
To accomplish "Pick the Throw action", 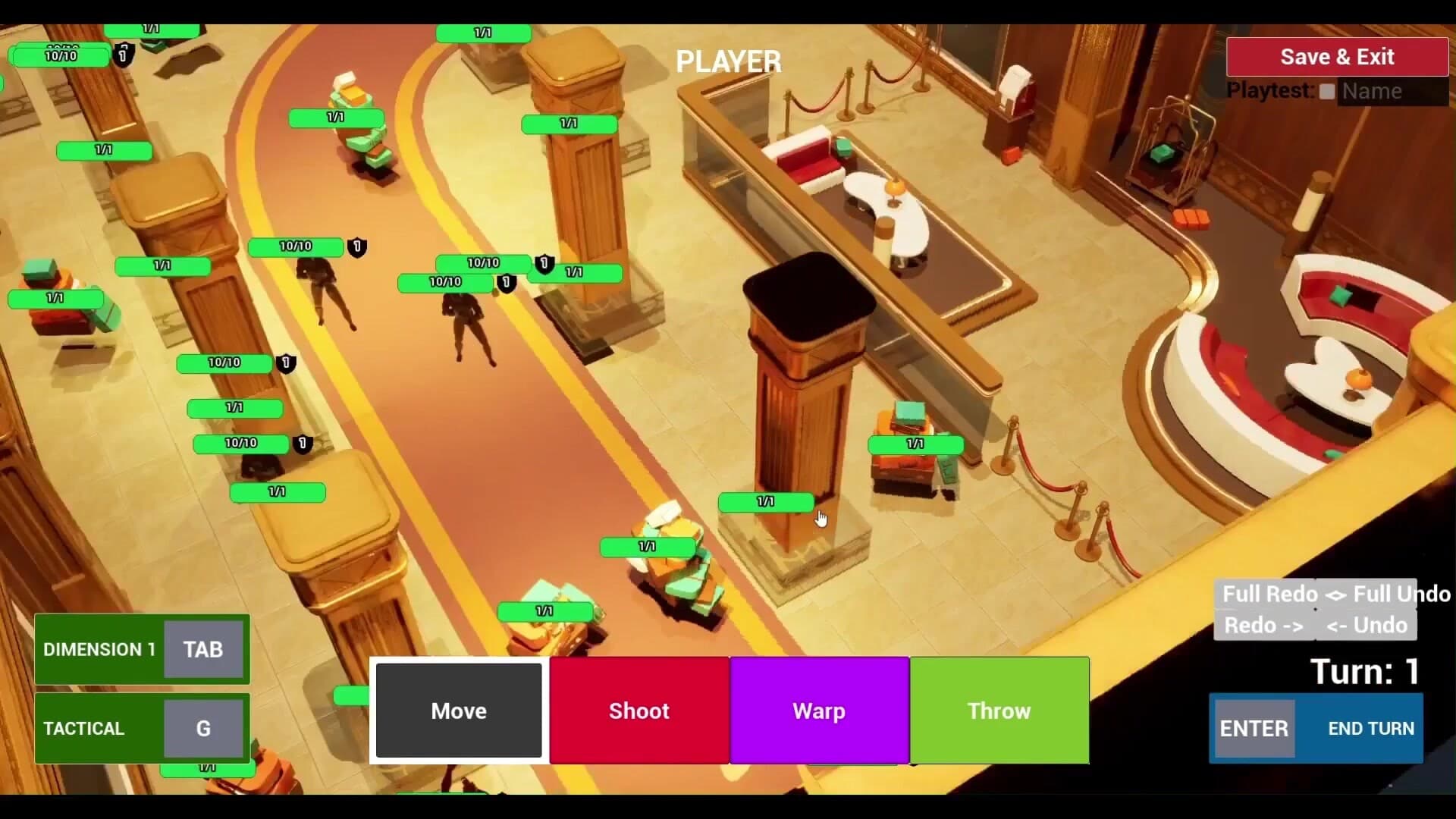I will (999, 711).
